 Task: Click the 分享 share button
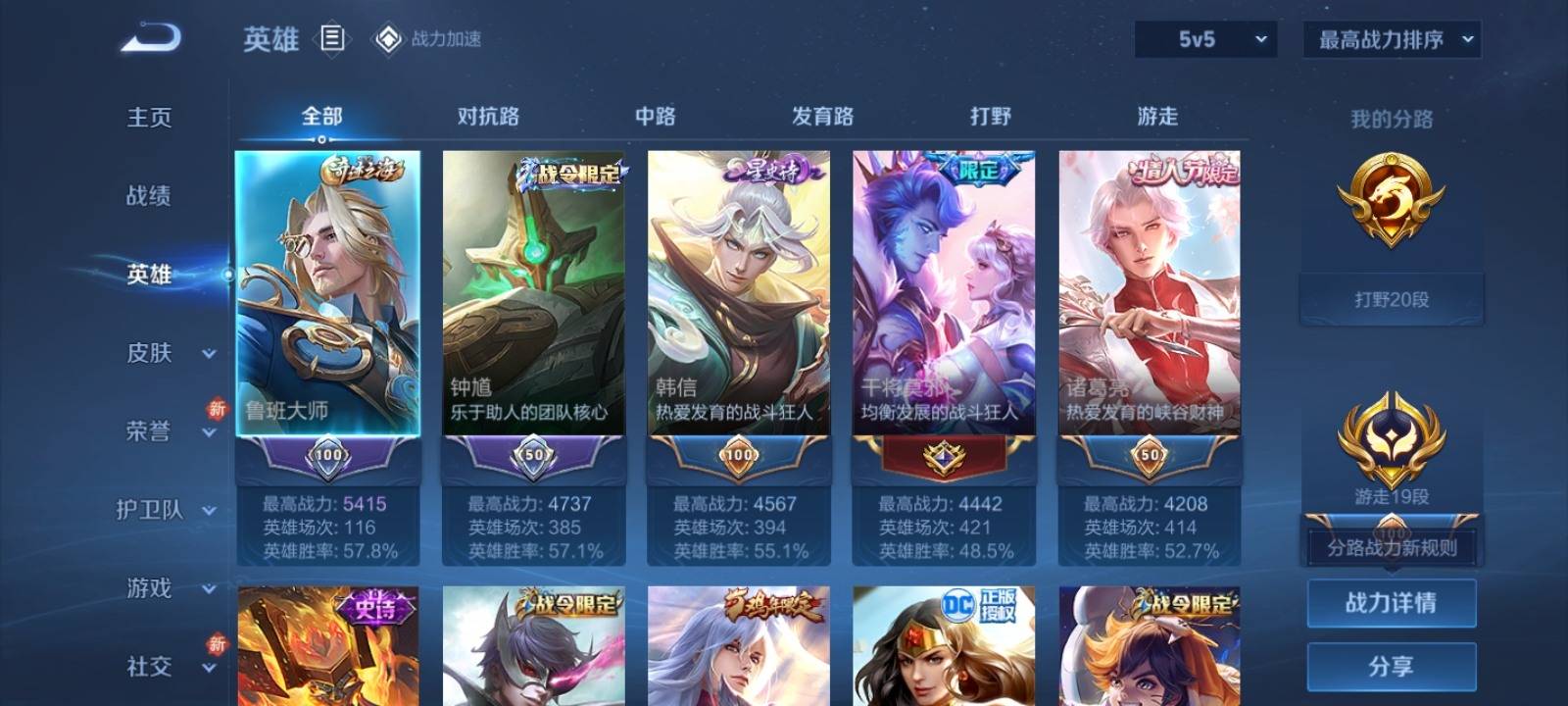pyautogui.click(x=1392, y=667)
